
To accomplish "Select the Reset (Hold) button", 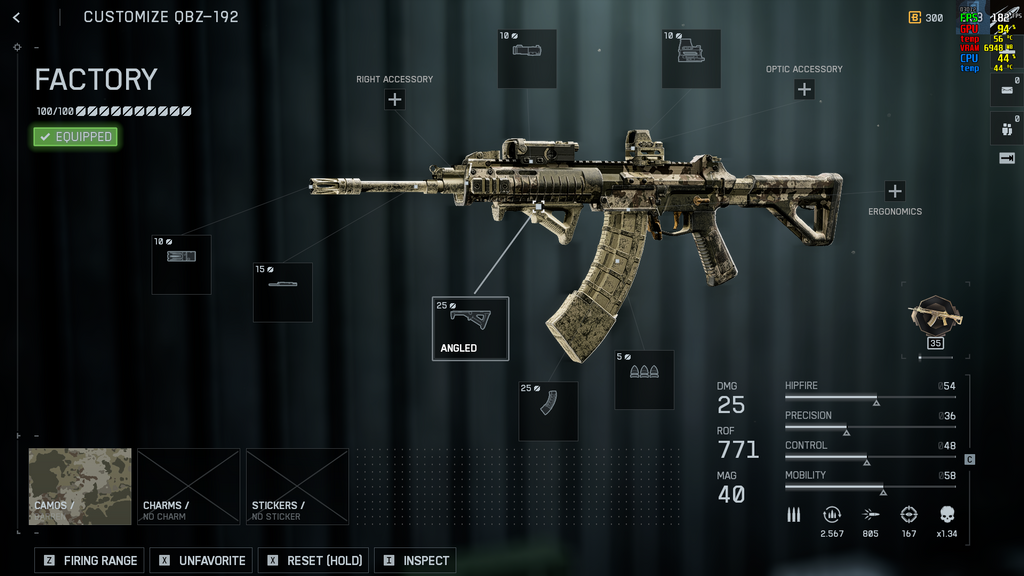I will [x=314, y=560].
